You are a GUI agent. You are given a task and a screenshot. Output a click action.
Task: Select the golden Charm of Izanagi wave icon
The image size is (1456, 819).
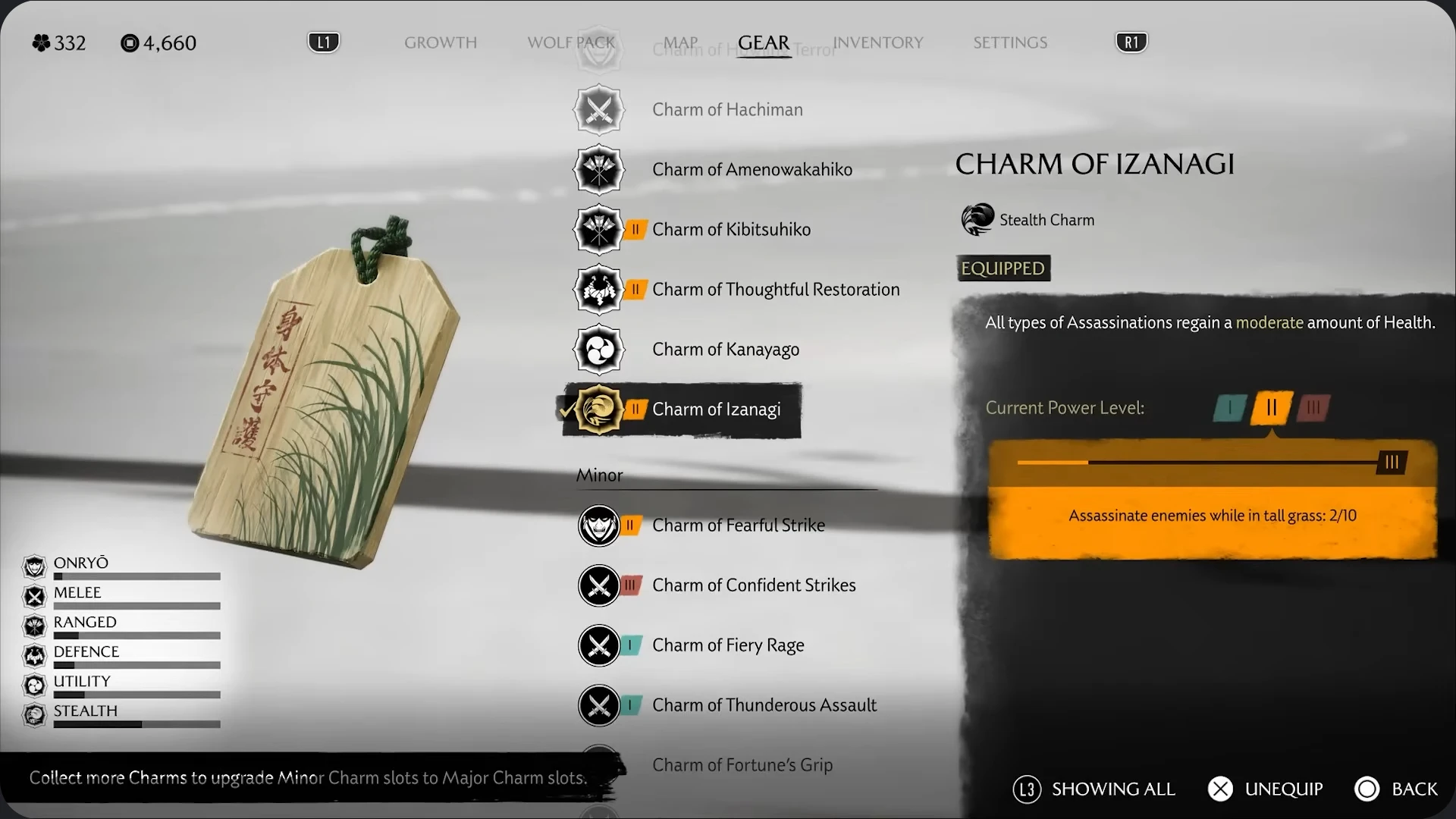click(598, 410)
